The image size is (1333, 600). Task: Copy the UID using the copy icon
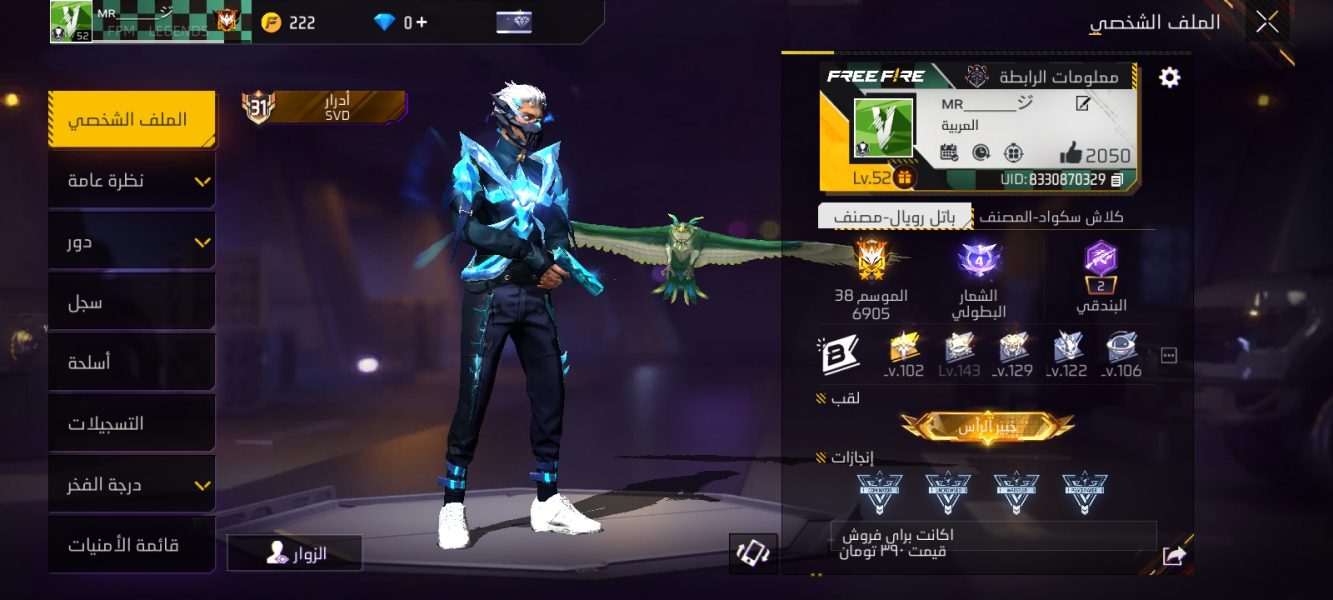(1117, 180)
